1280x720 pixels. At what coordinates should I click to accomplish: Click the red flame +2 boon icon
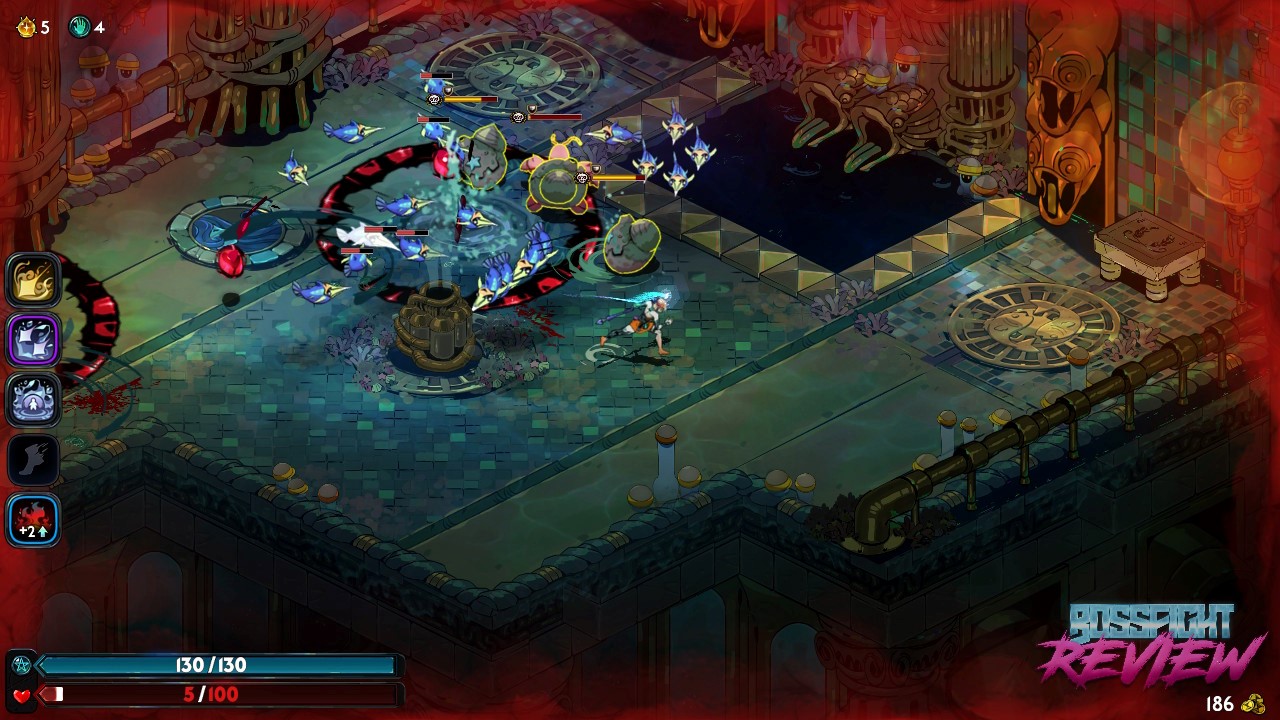pyautogui.click(x=34, y=520)
